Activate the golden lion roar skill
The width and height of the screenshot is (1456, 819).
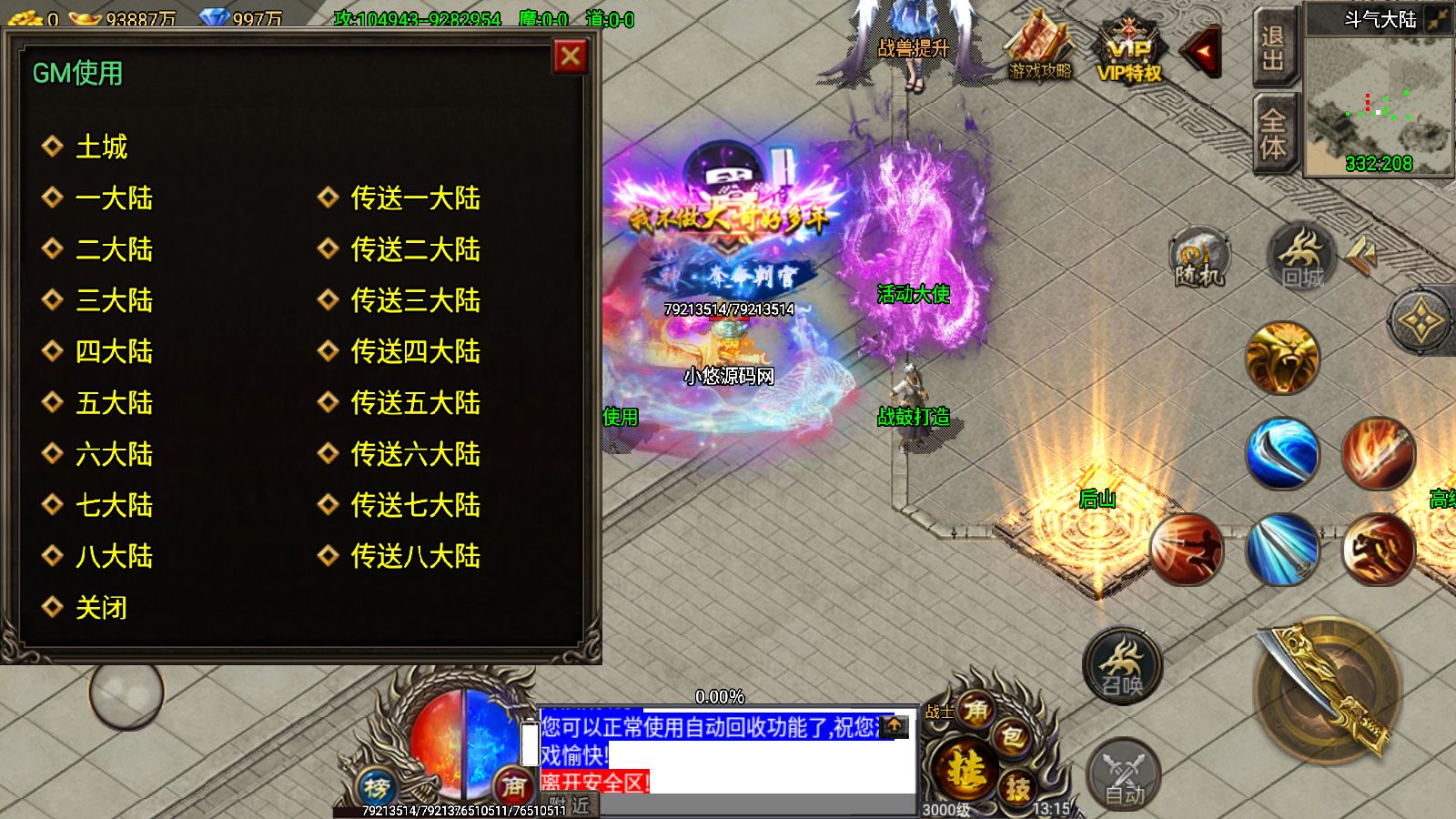coord(1281,358)
